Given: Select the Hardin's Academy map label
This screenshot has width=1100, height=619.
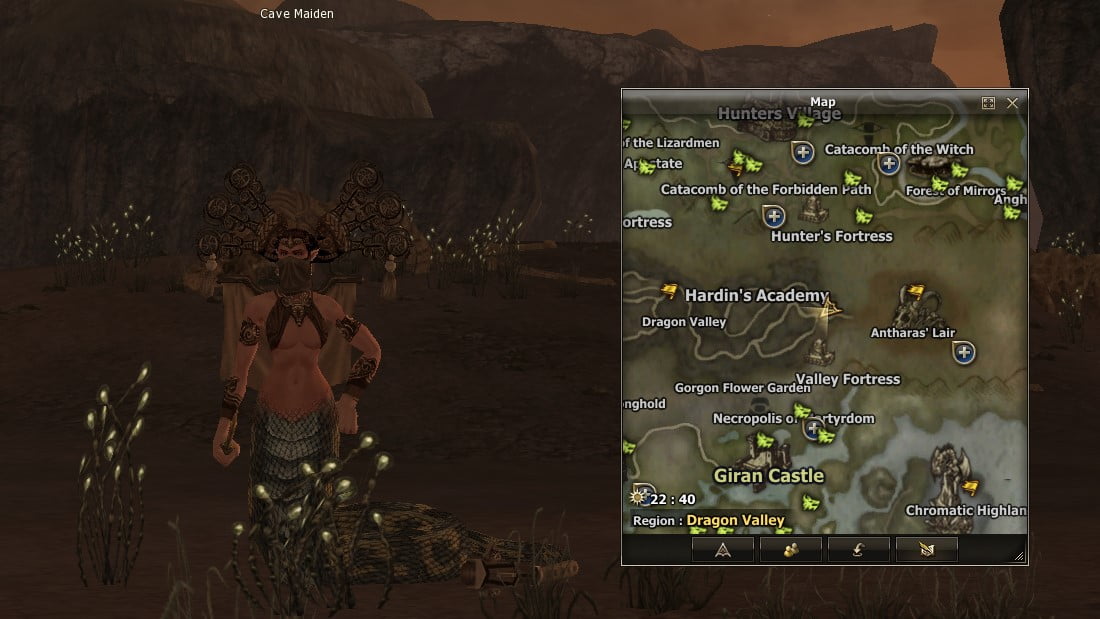Looking at the screenshot, I should (756, 295).
